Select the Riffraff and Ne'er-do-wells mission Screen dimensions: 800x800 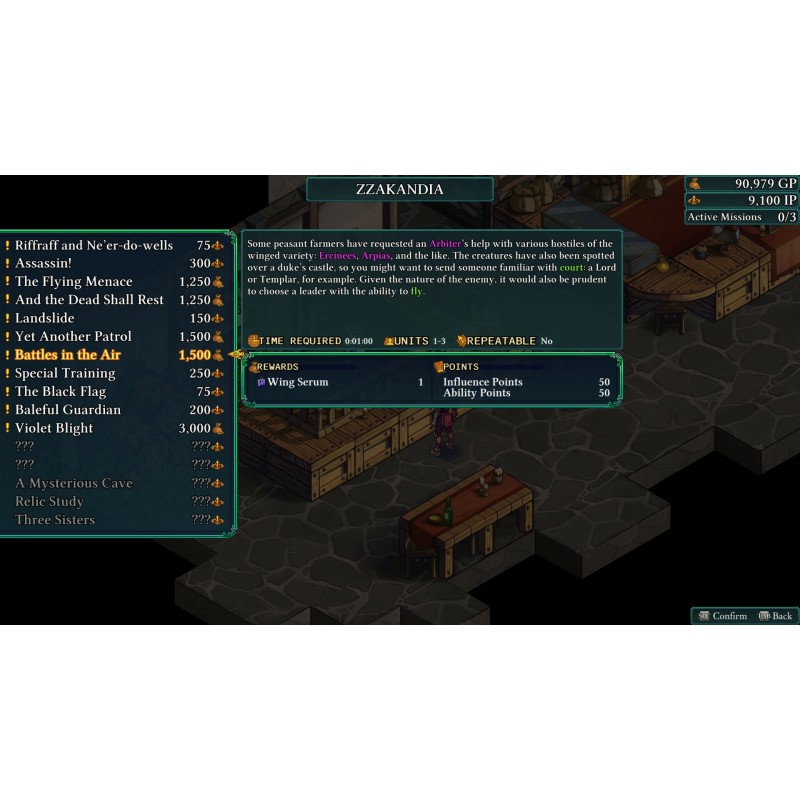[x=94, y=245]
